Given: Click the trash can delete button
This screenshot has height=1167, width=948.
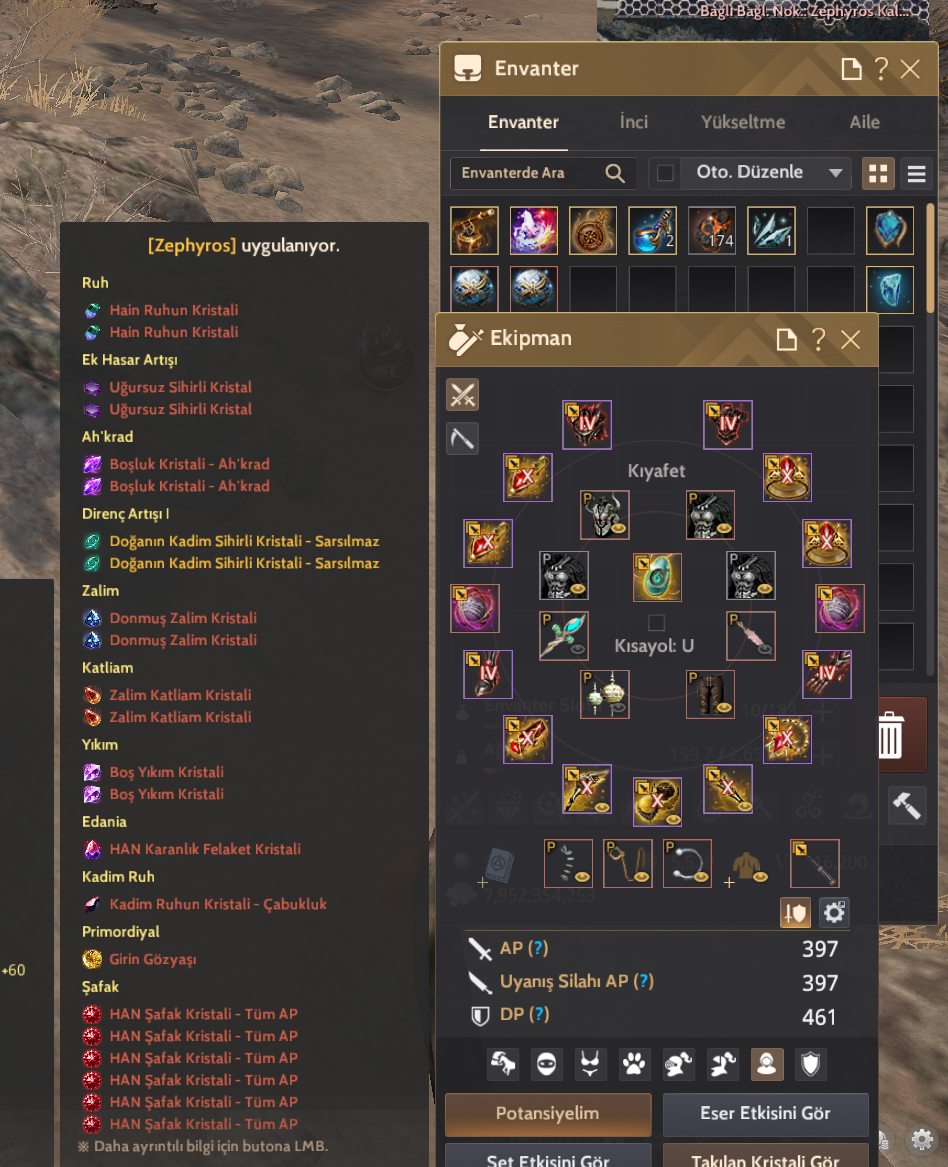Looking at the screenshot, I should (x=889, y=736).
